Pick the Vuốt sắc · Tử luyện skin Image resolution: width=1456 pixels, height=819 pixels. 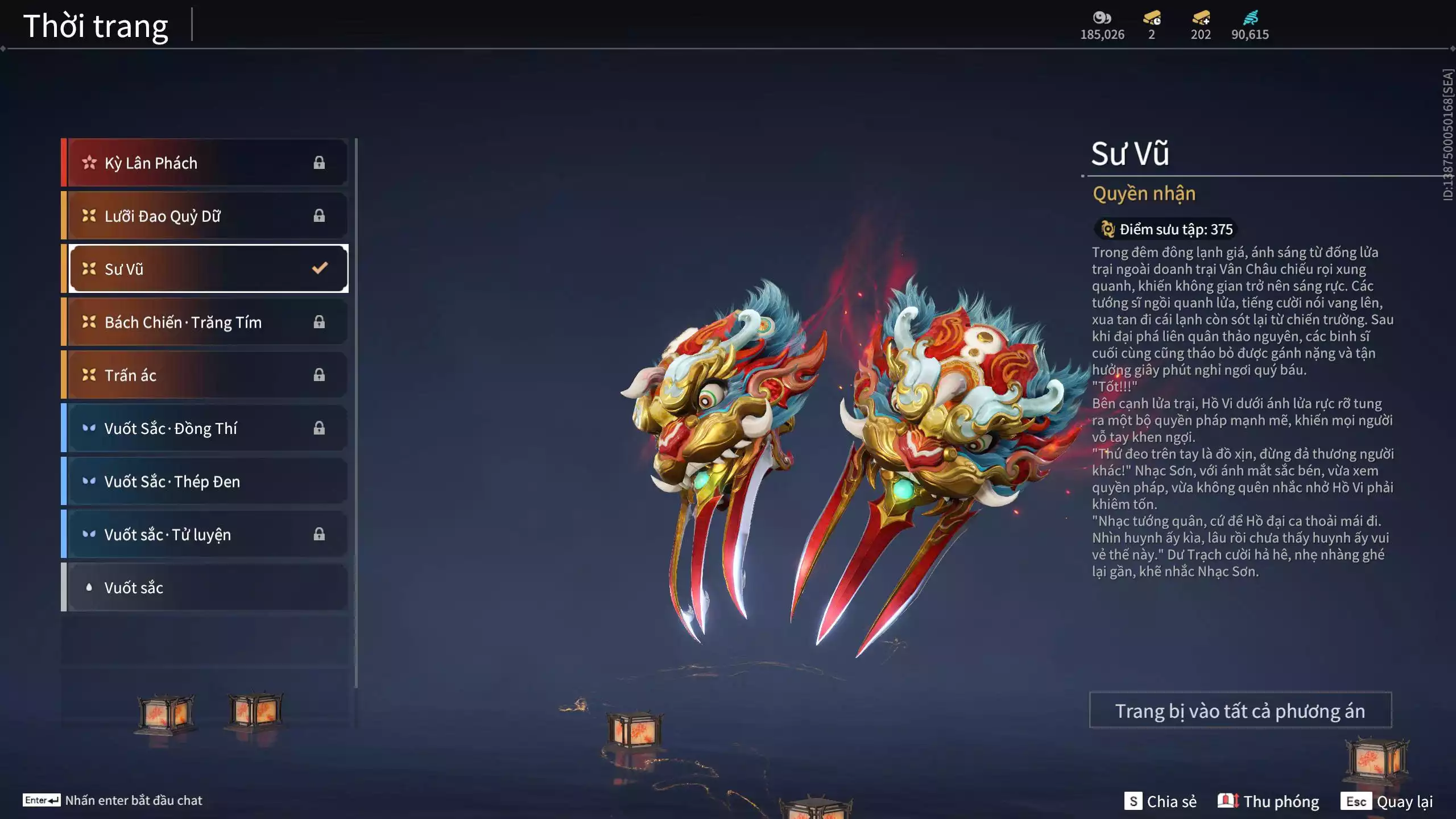[x=205, y=535]
